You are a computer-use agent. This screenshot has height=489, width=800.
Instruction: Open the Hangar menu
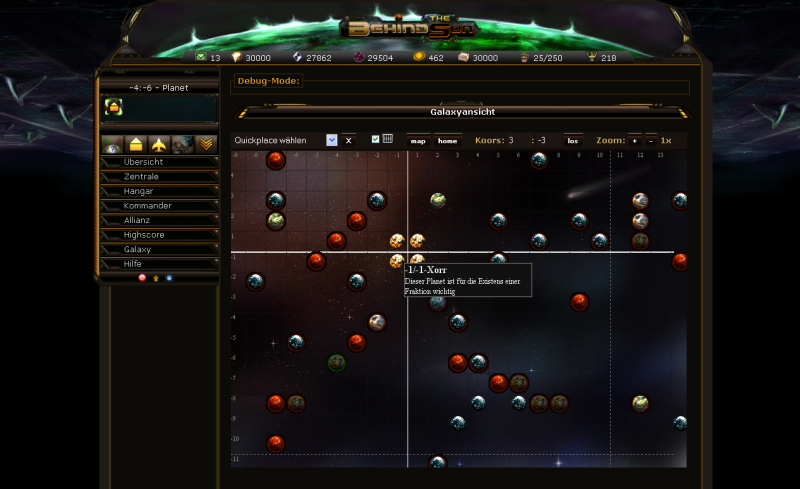tap(159, 191)
